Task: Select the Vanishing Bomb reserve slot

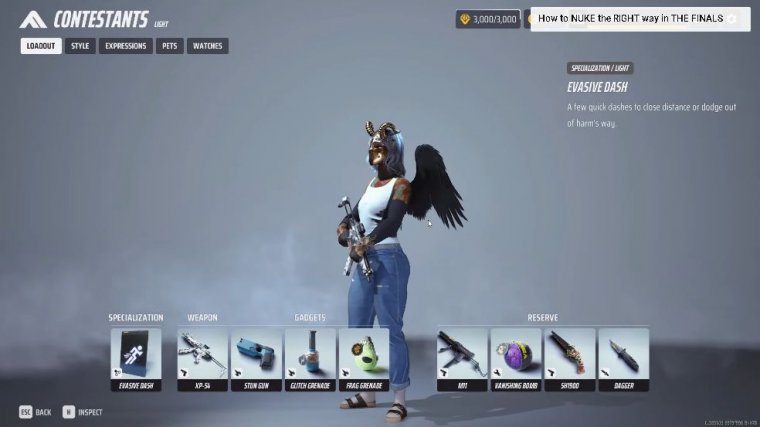Action: pos(516,359)
